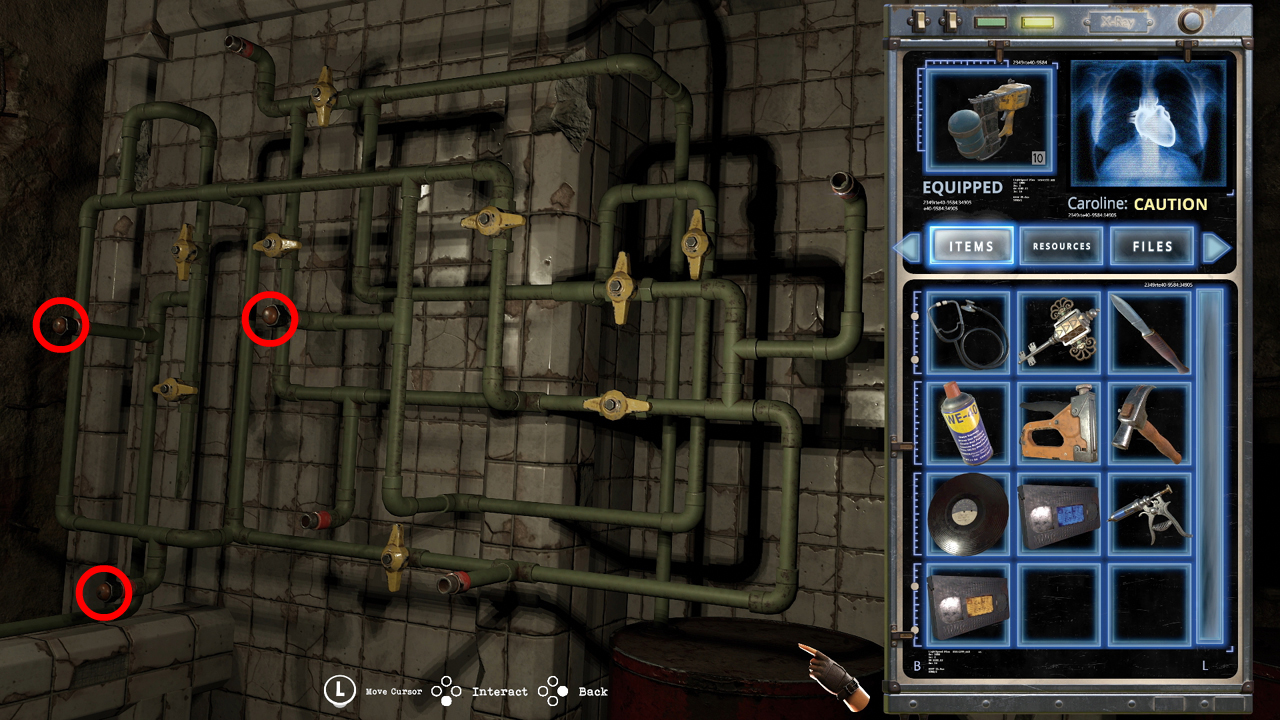This screenshot has width=1280, height=720.
Task: Select the hammer inventory slot
Action: pos(1150,423)
